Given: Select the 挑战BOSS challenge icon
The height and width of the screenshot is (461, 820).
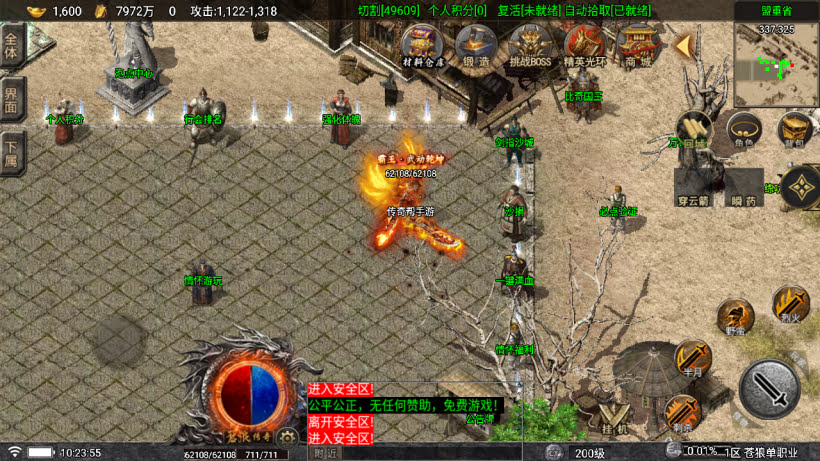Looking at the screenshot, I should (529, 46).
